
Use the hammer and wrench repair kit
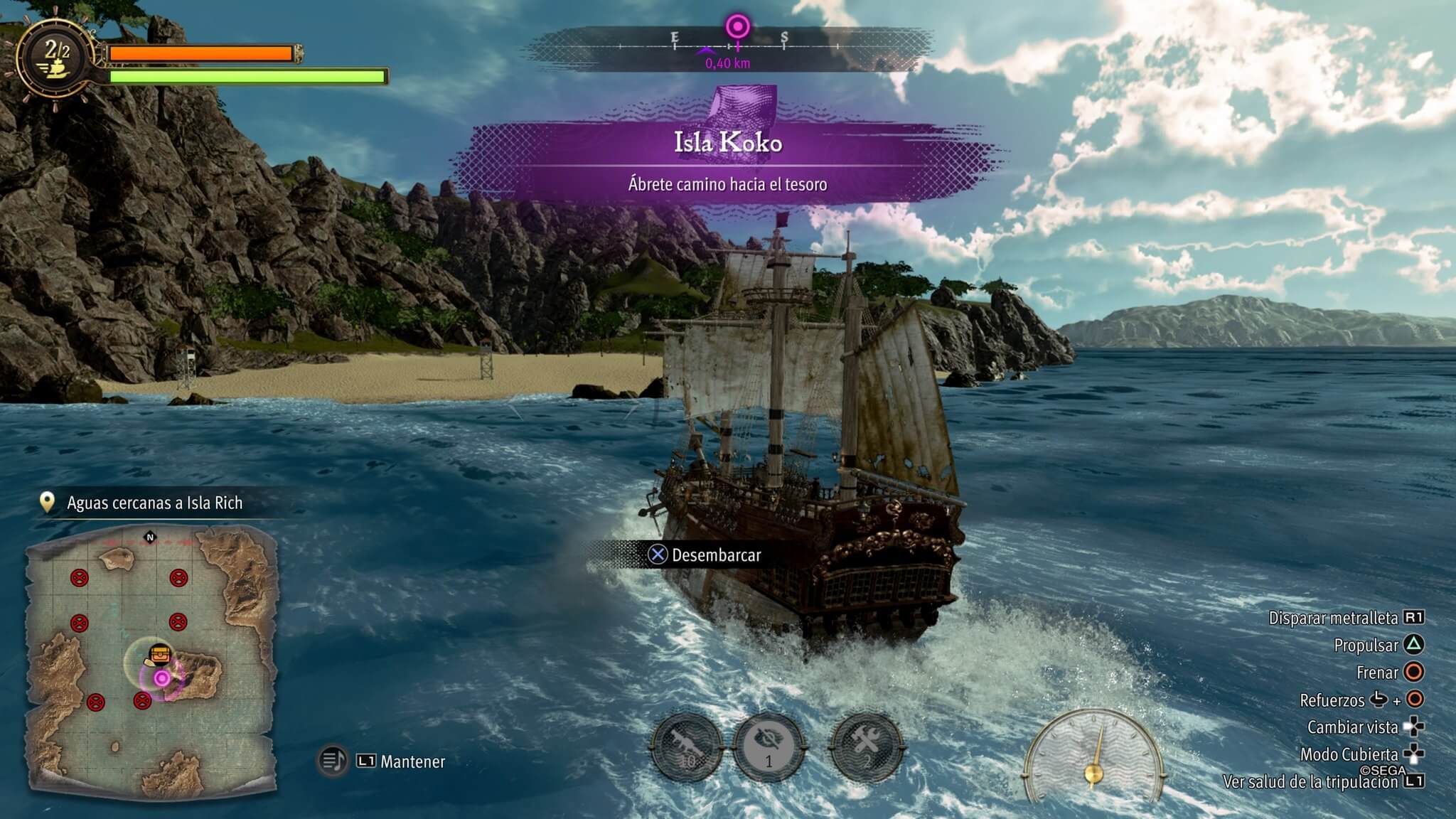point(867,748)
